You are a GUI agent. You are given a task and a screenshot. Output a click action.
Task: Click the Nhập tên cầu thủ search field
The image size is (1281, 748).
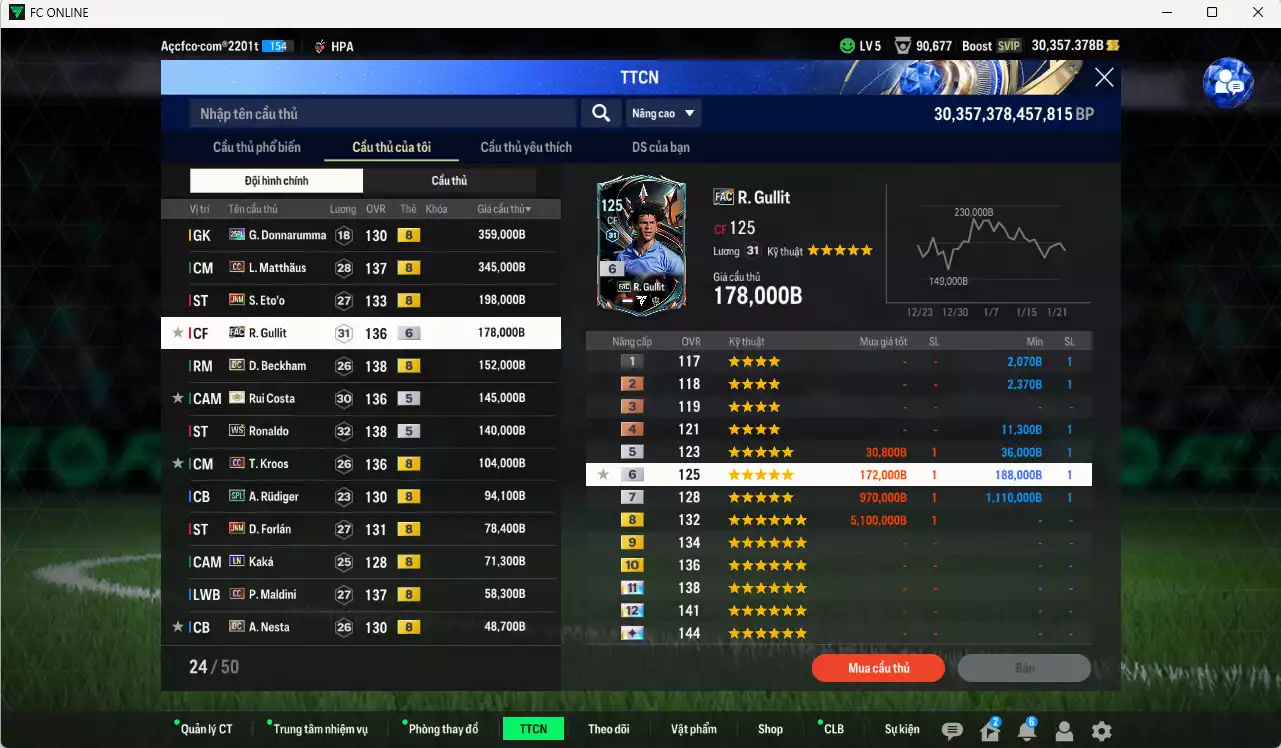(x=380, y=113)
